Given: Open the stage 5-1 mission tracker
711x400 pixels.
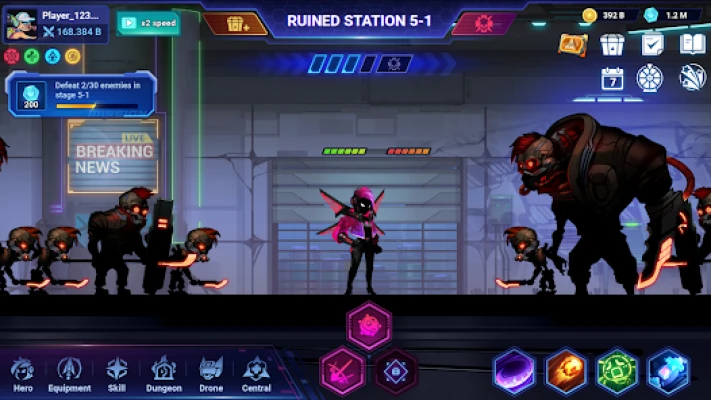Looking at the screenshot, I should click(x=80, y=92).
